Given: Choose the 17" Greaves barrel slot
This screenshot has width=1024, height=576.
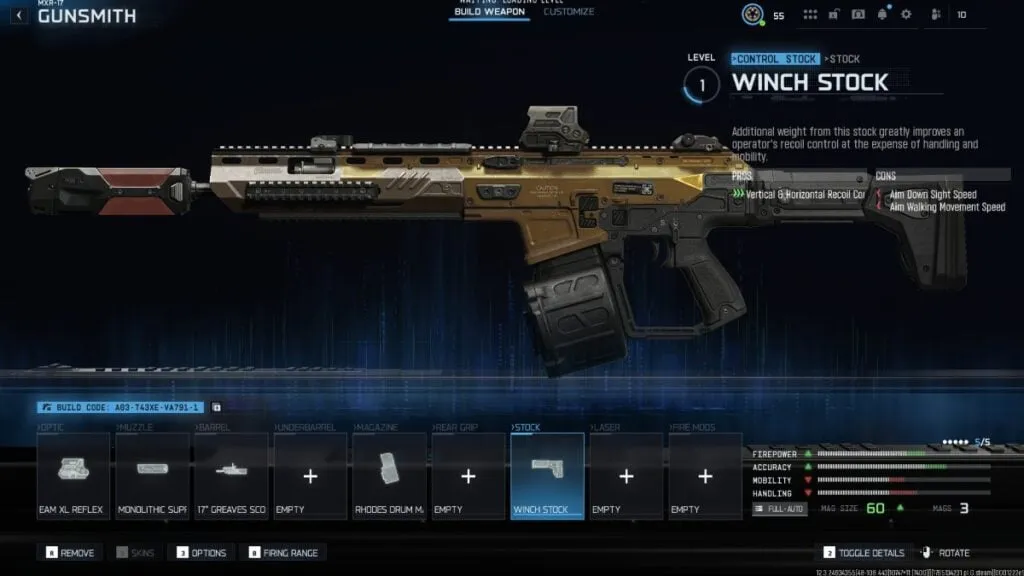Looking at the screenshot, I should (231, 477).
